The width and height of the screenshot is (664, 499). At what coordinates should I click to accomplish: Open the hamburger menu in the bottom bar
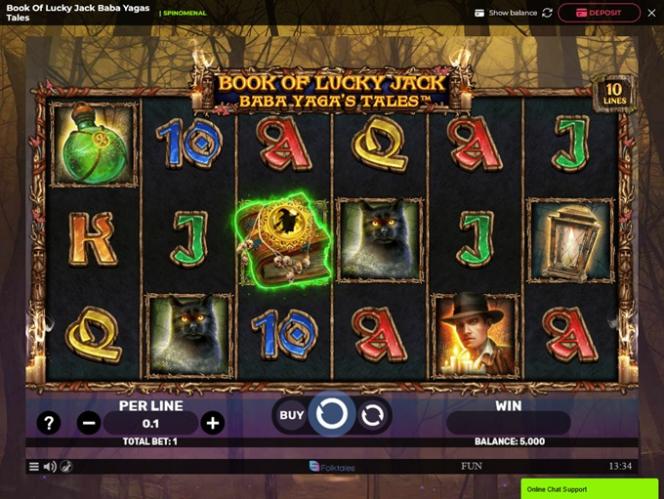[33, 466]
